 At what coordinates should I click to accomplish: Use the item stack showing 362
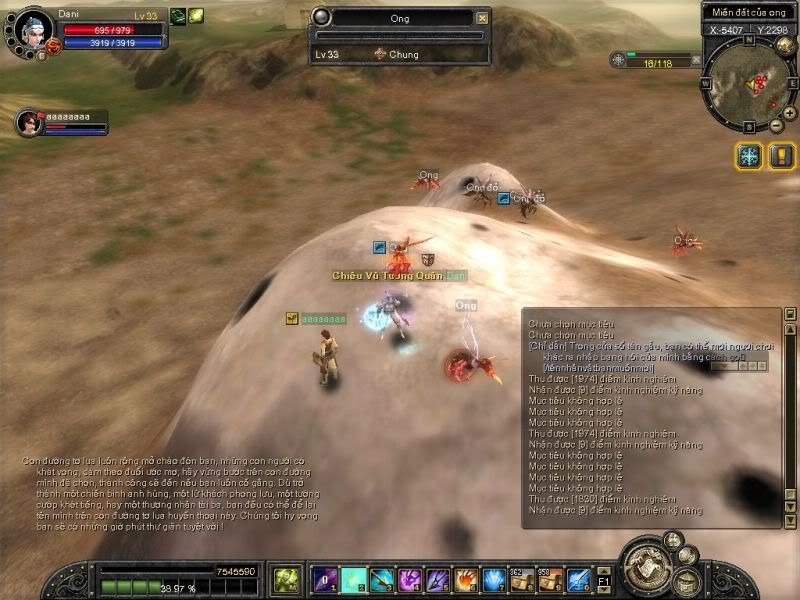(522, 580)
